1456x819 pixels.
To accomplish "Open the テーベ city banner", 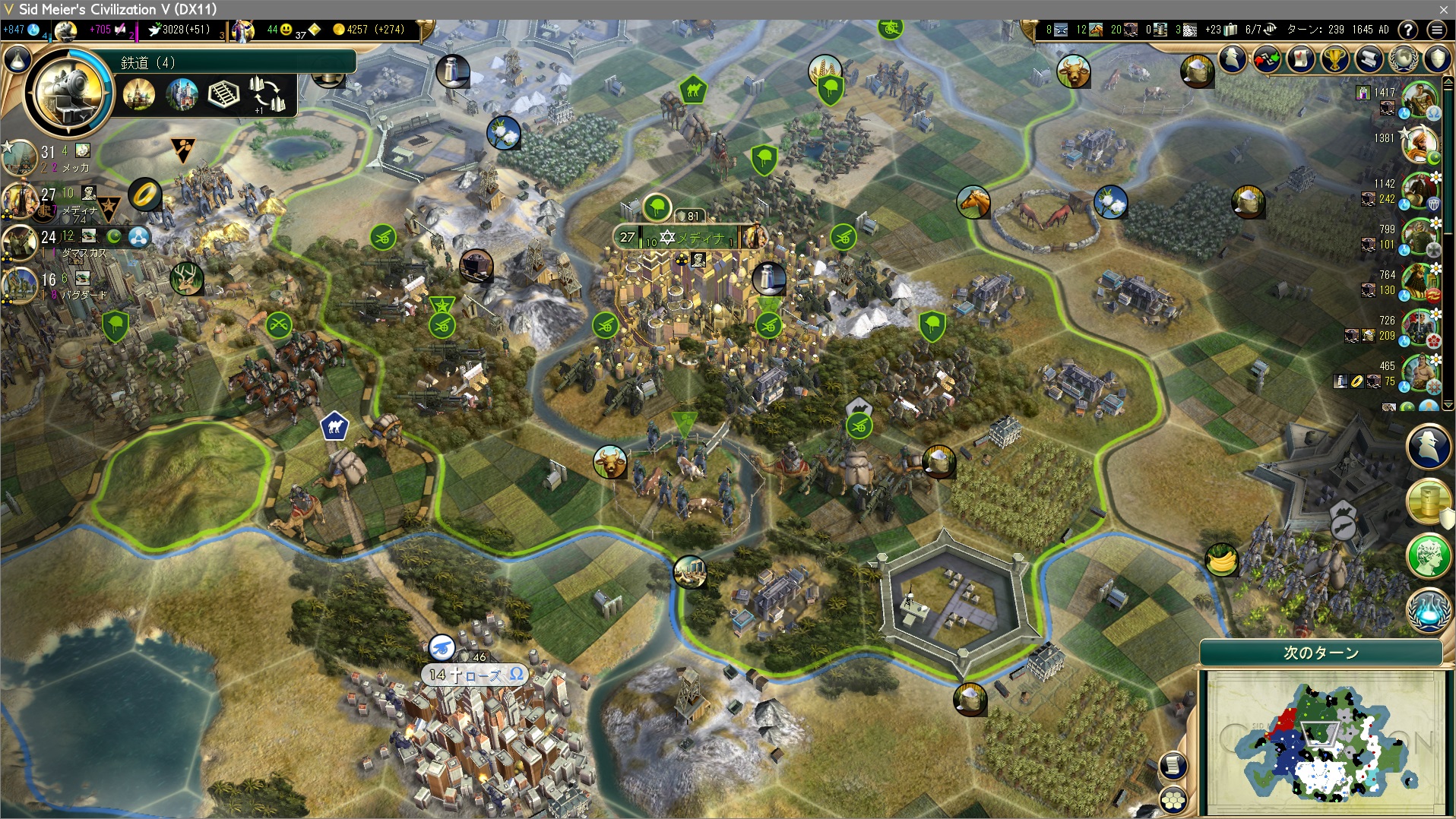I will pyautogui.click(x=475, y=675).
